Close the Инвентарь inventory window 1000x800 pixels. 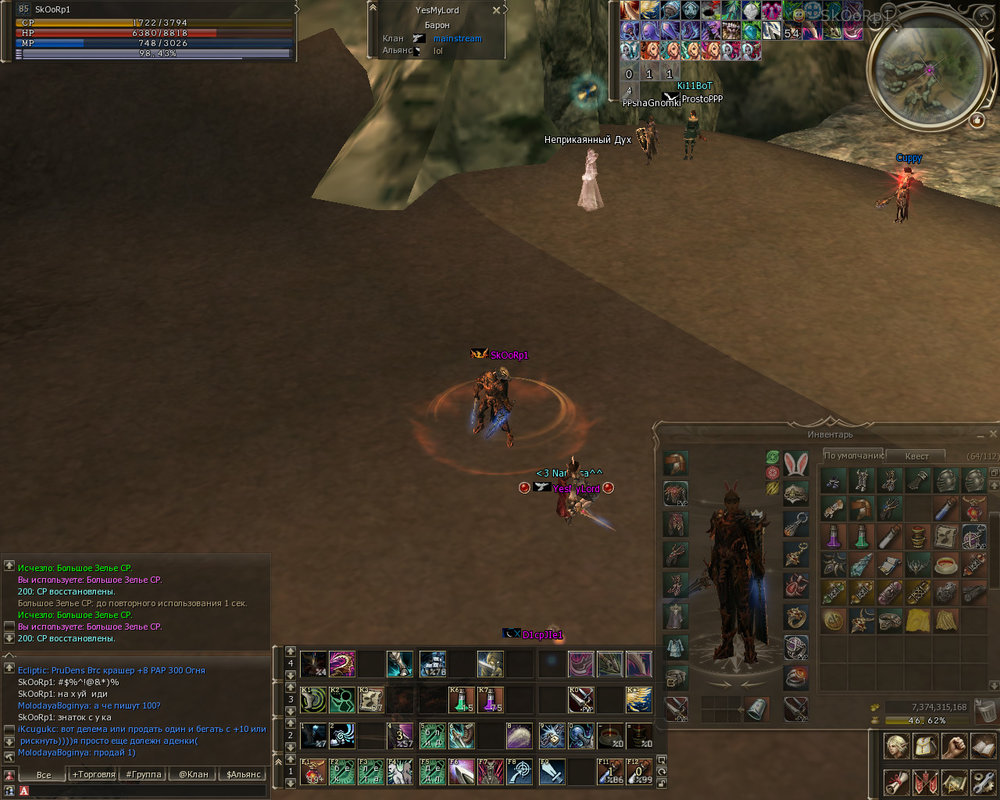[x=992, y=434]
